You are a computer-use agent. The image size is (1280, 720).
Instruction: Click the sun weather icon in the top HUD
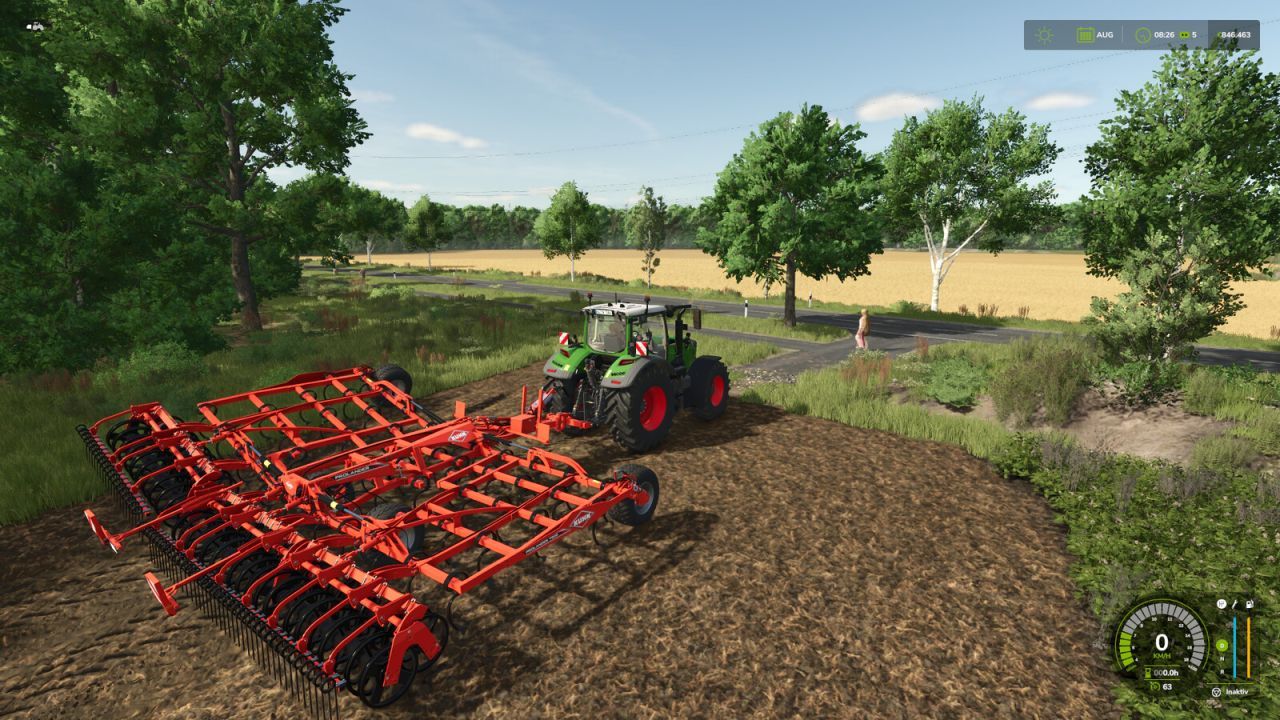point(1045,34)
